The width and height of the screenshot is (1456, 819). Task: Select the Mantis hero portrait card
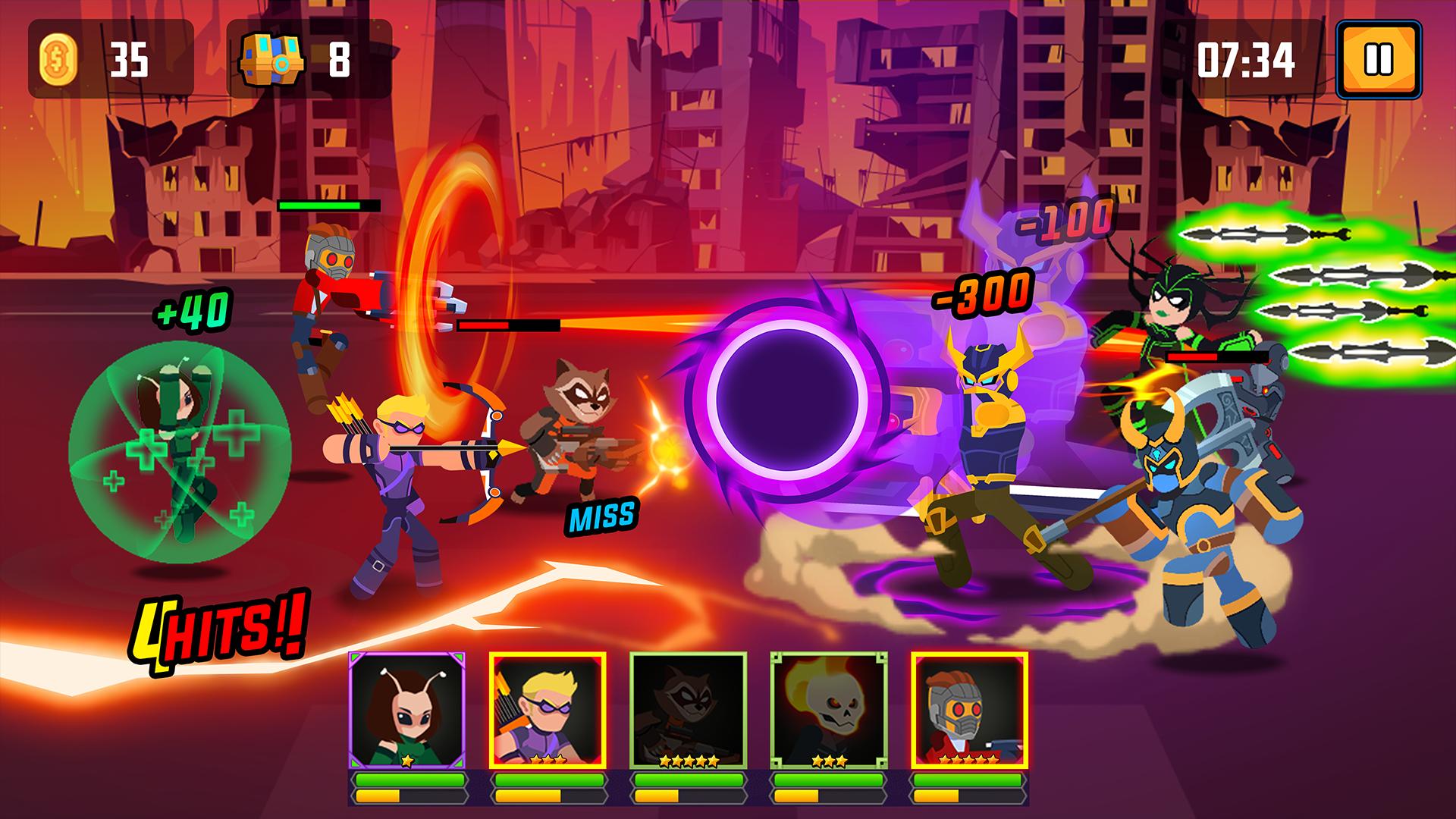pyautogui.click(x=407, y=710)
